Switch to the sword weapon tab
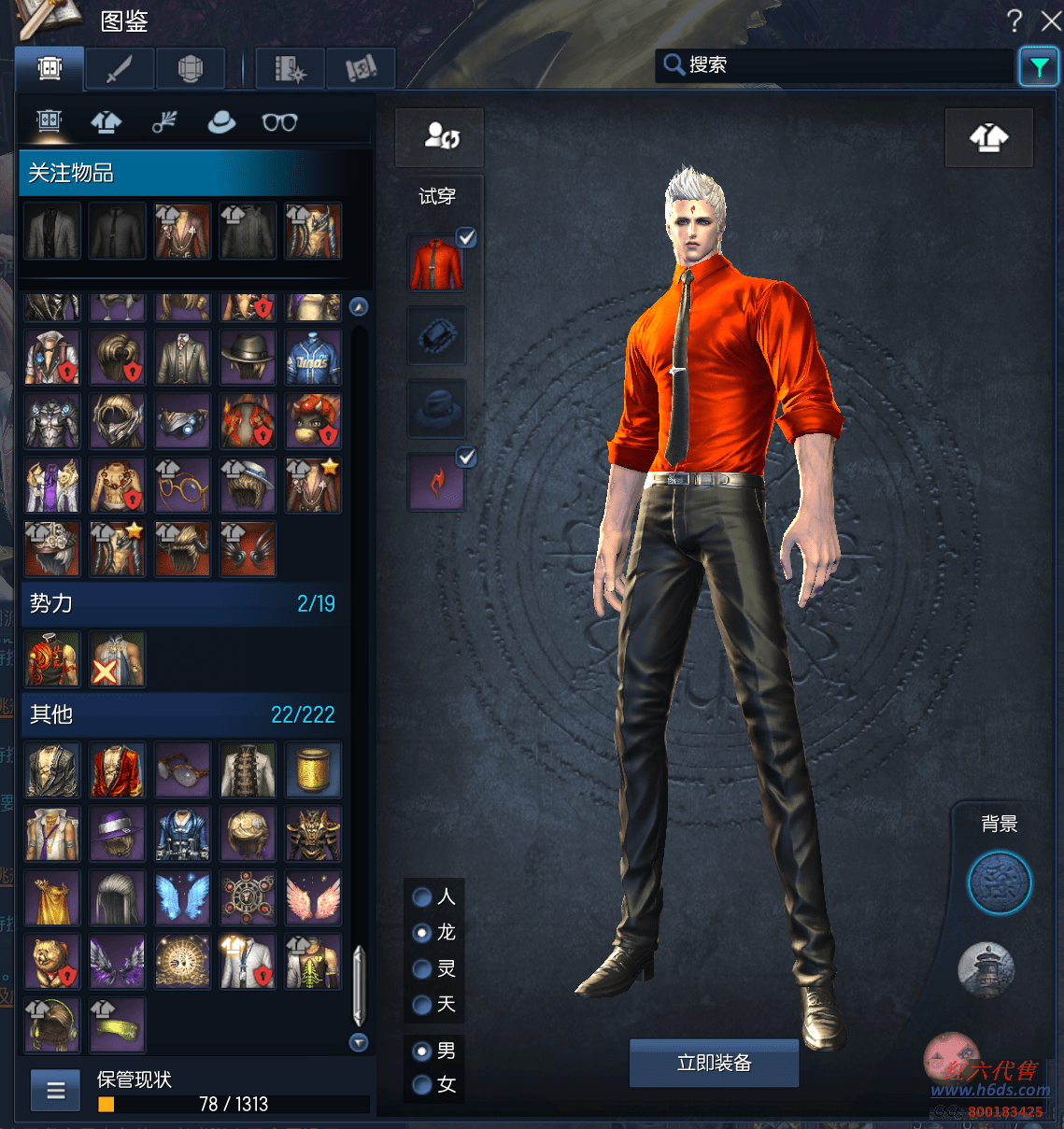The width and height of the screenshot is (1064, 1129). click(120, 68)
